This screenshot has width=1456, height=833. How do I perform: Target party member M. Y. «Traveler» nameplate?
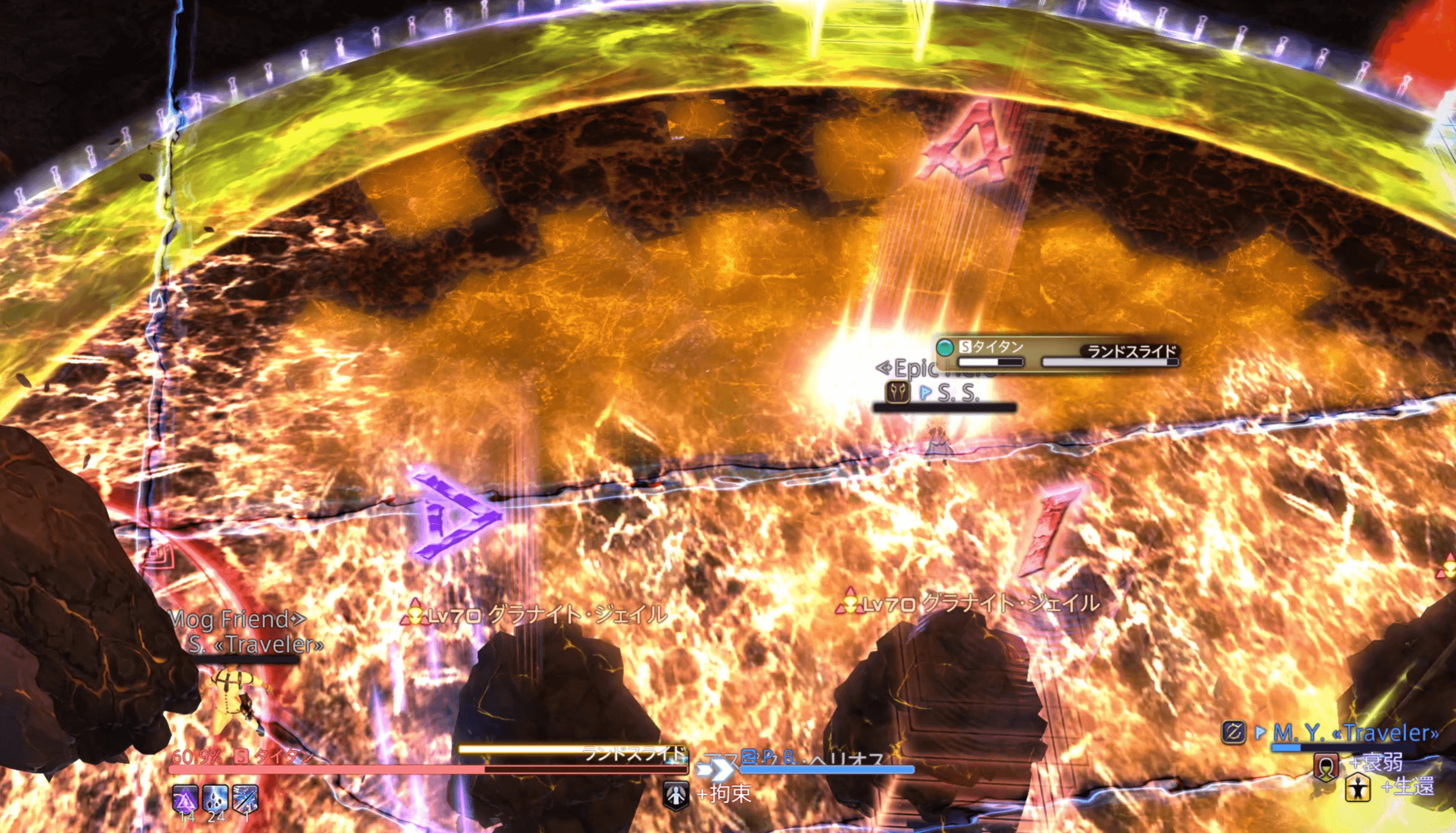tap(1355, 732)
